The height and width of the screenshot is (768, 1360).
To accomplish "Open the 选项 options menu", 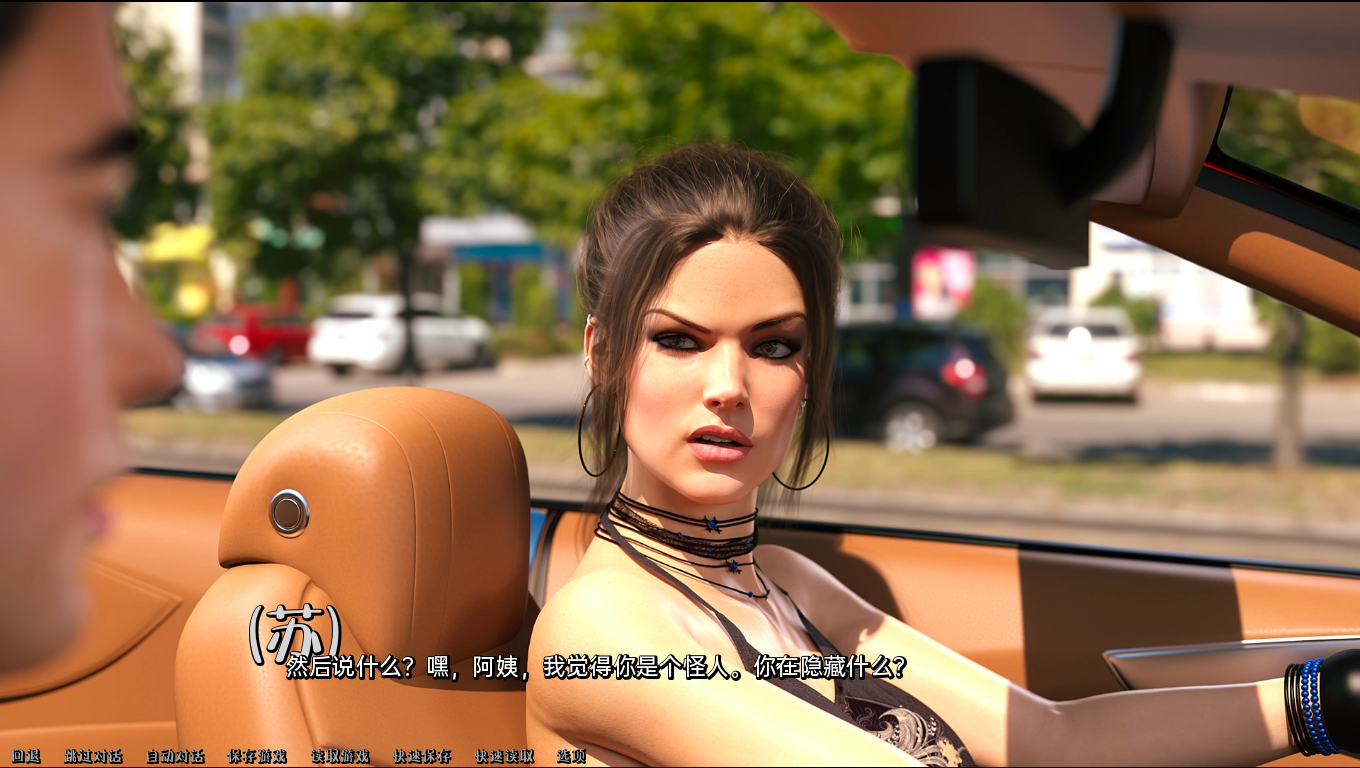I will (571, 756).
